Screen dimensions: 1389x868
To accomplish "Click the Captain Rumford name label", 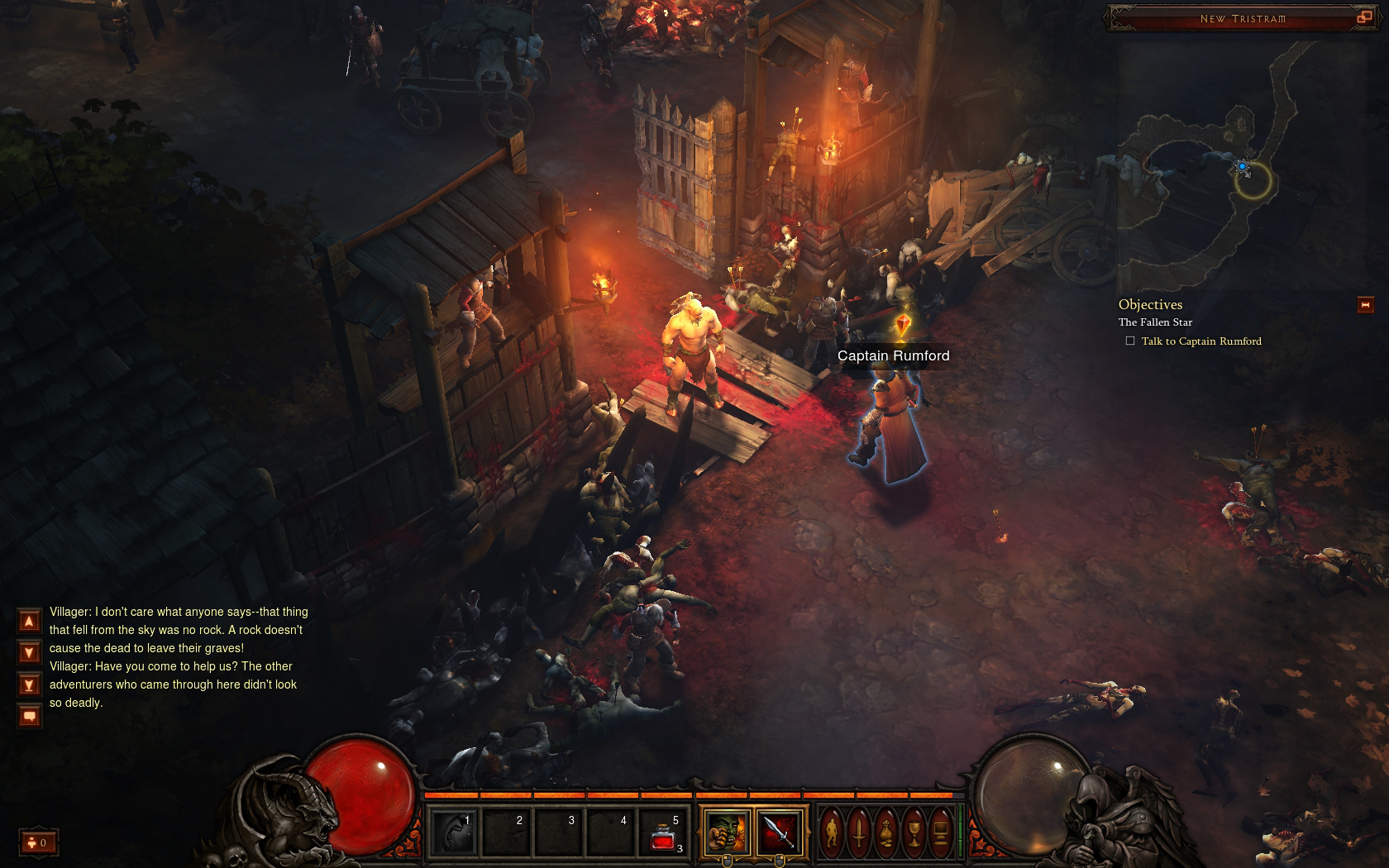I will point(893,356).
